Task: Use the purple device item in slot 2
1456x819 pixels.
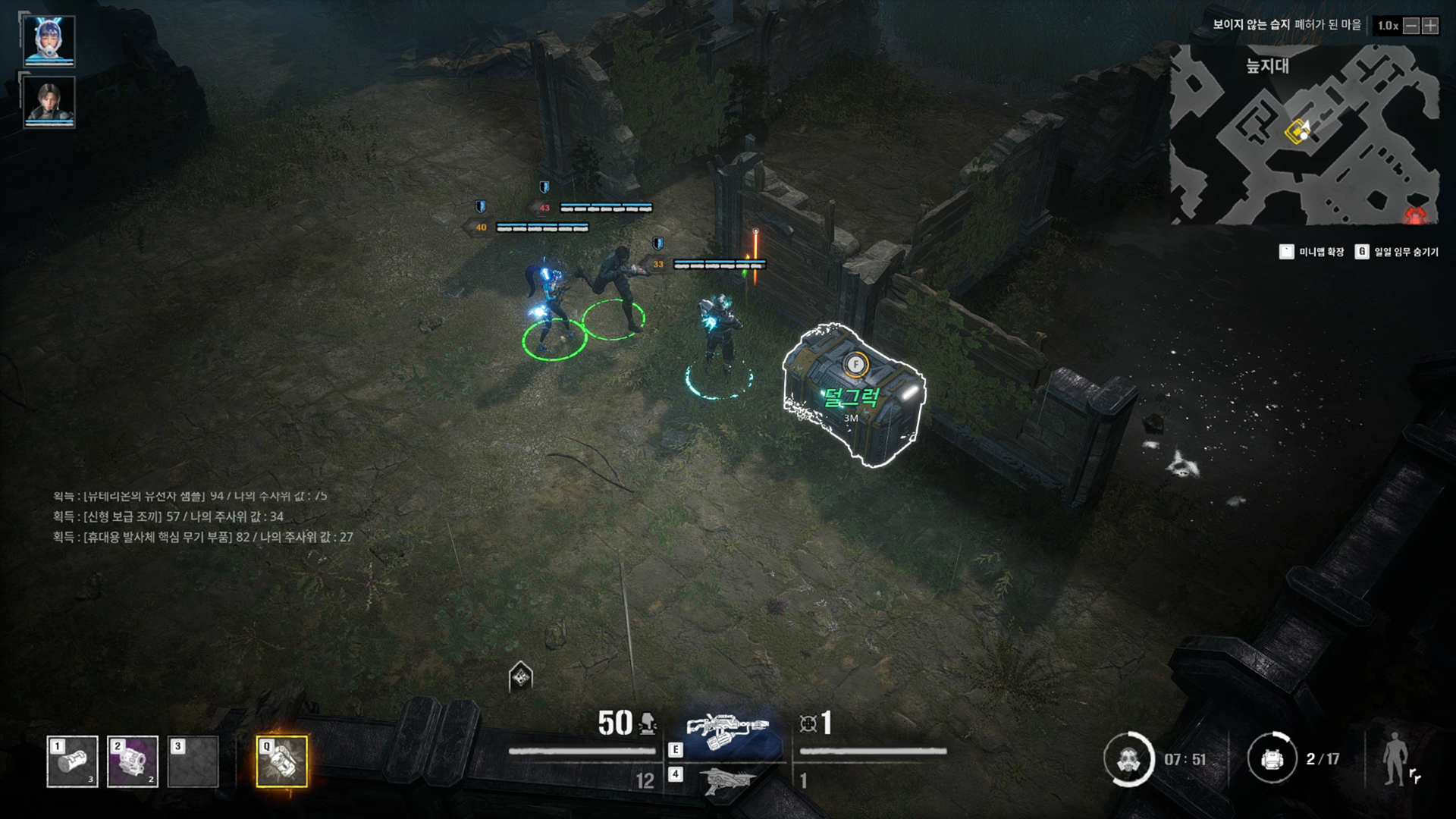Action: [x=133, y=761]
